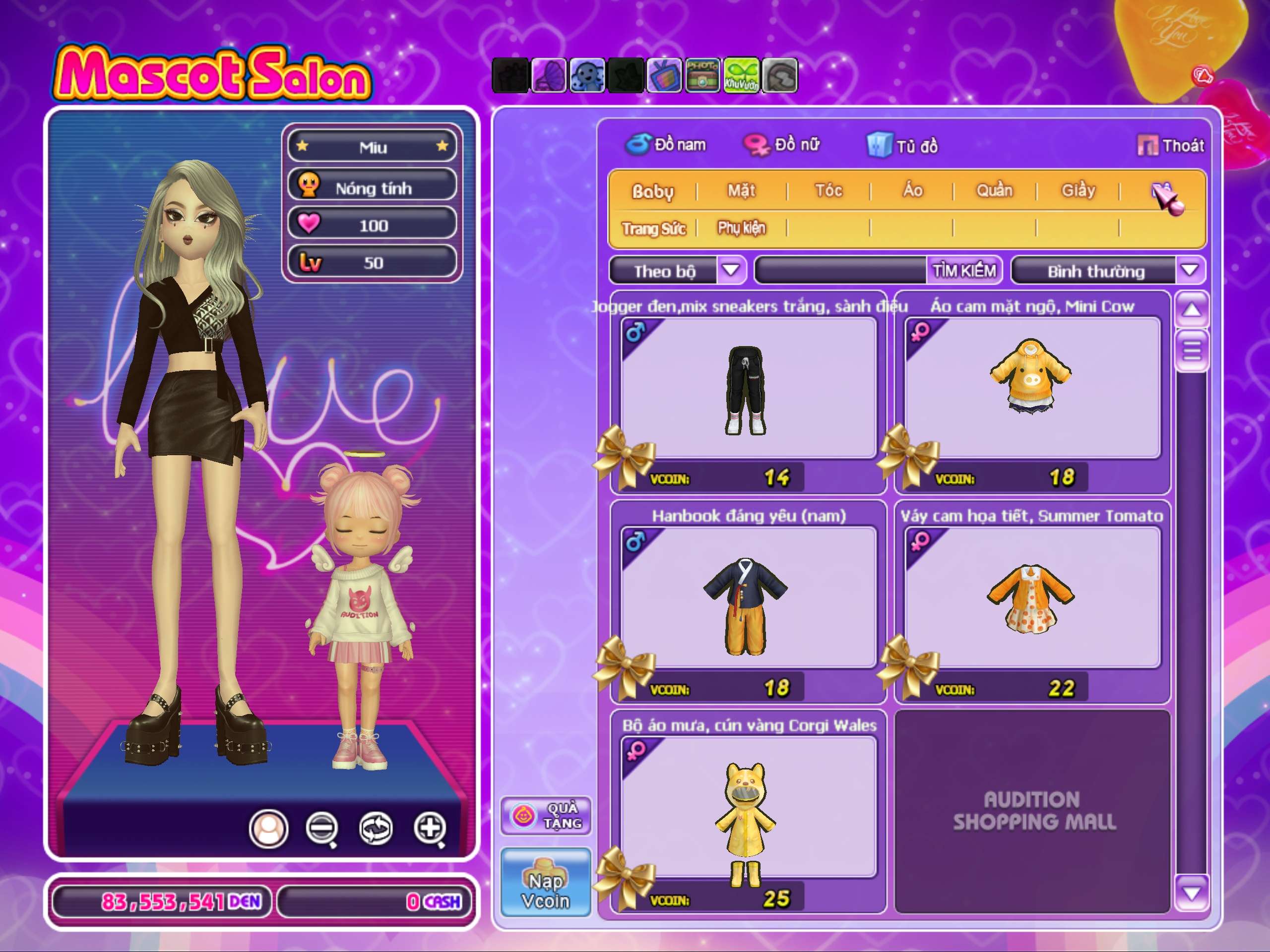Choose the Quần pants tab
Screen dimensions: 1270x952
(994, 190)
